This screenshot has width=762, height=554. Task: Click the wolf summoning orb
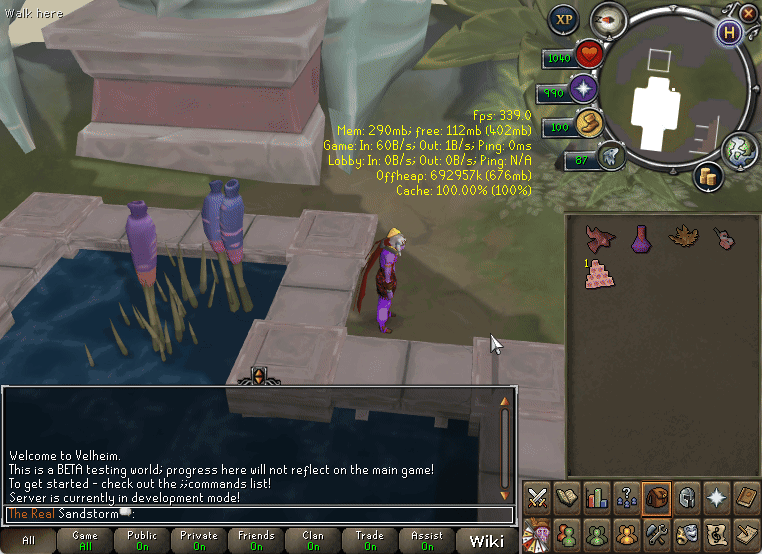609,158
